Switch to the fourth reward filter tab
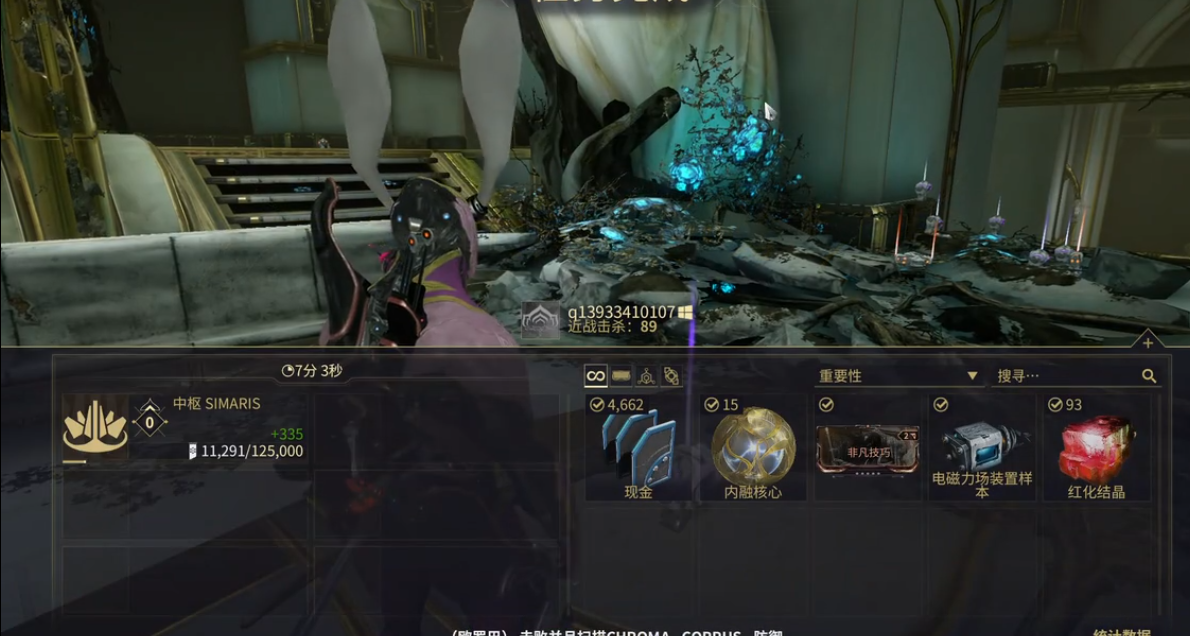Screen dimensions: 1190x636 [672, 376]
